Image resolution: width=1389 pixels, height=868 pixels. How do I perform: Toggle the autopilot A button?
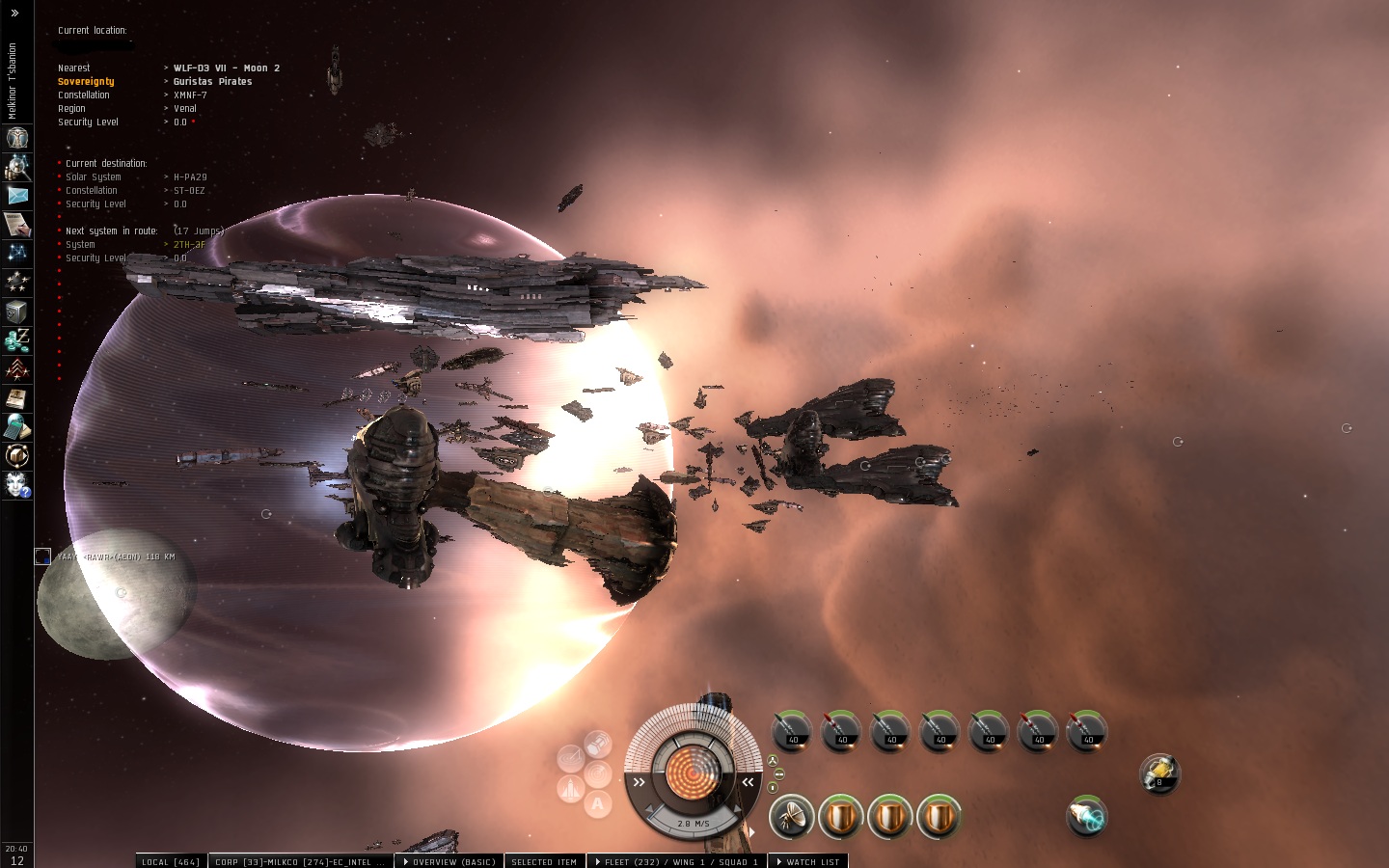coord(598,803)
